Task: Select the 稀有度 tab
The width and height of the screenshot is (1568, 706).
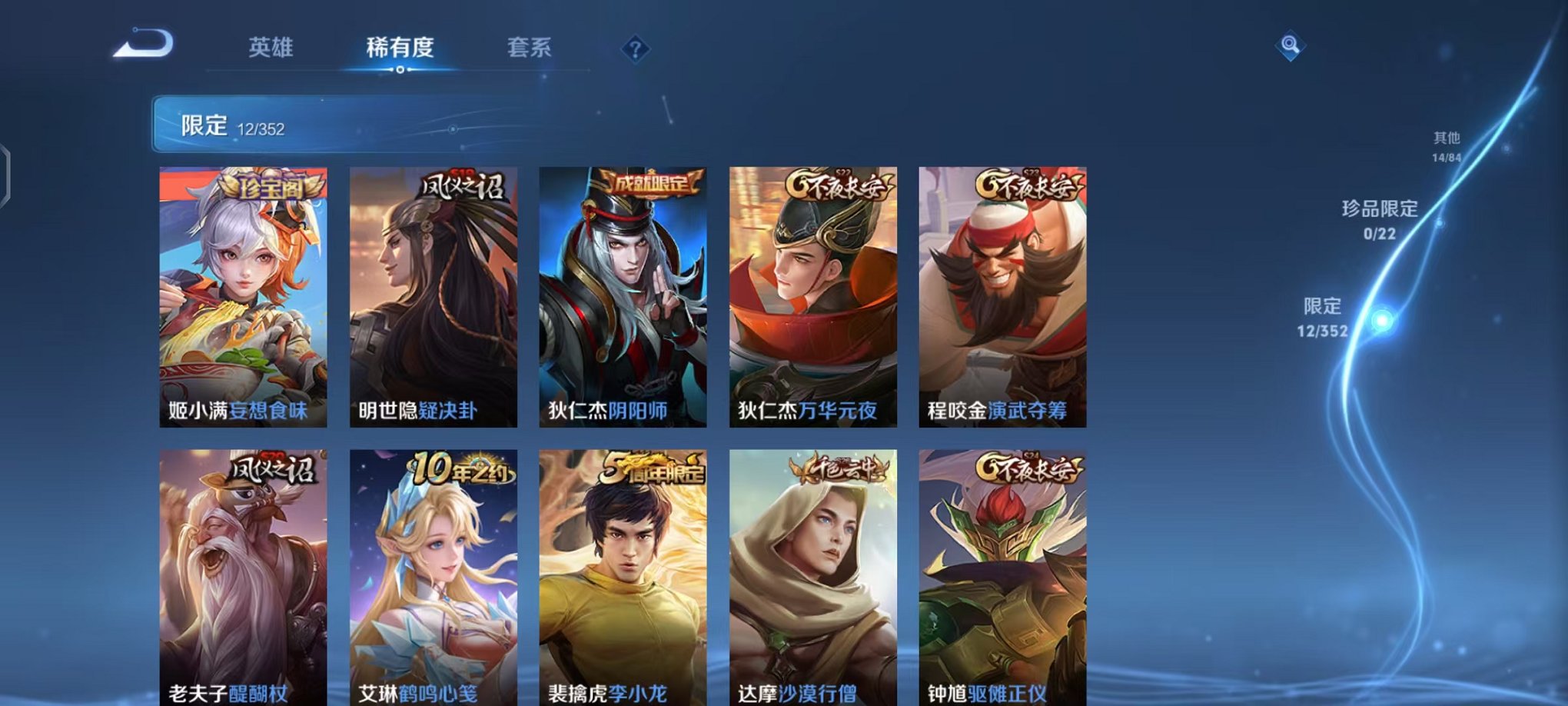Action: point(399,48)
